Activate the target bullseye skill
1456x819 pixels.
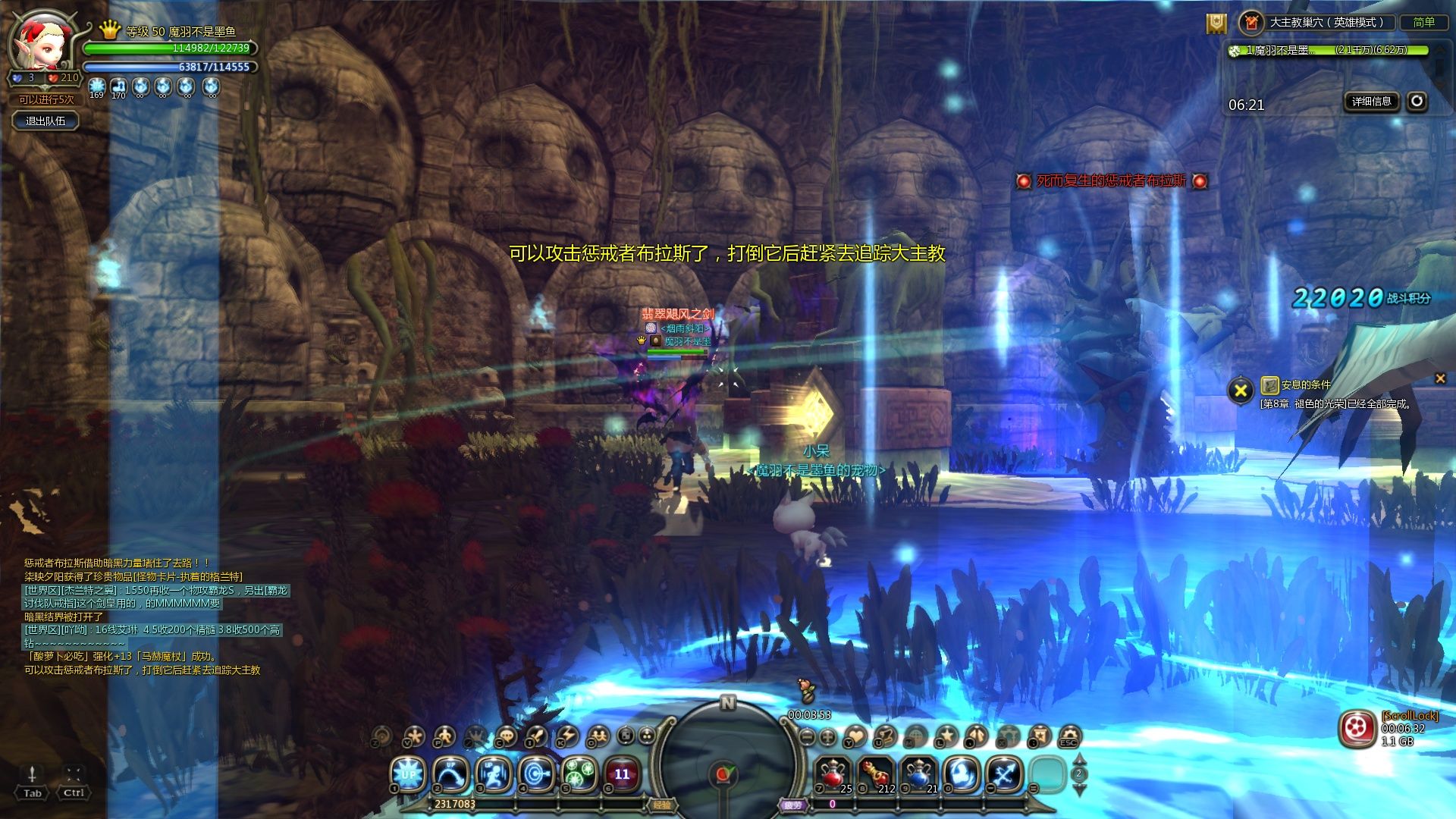click(x=537, y=774)
